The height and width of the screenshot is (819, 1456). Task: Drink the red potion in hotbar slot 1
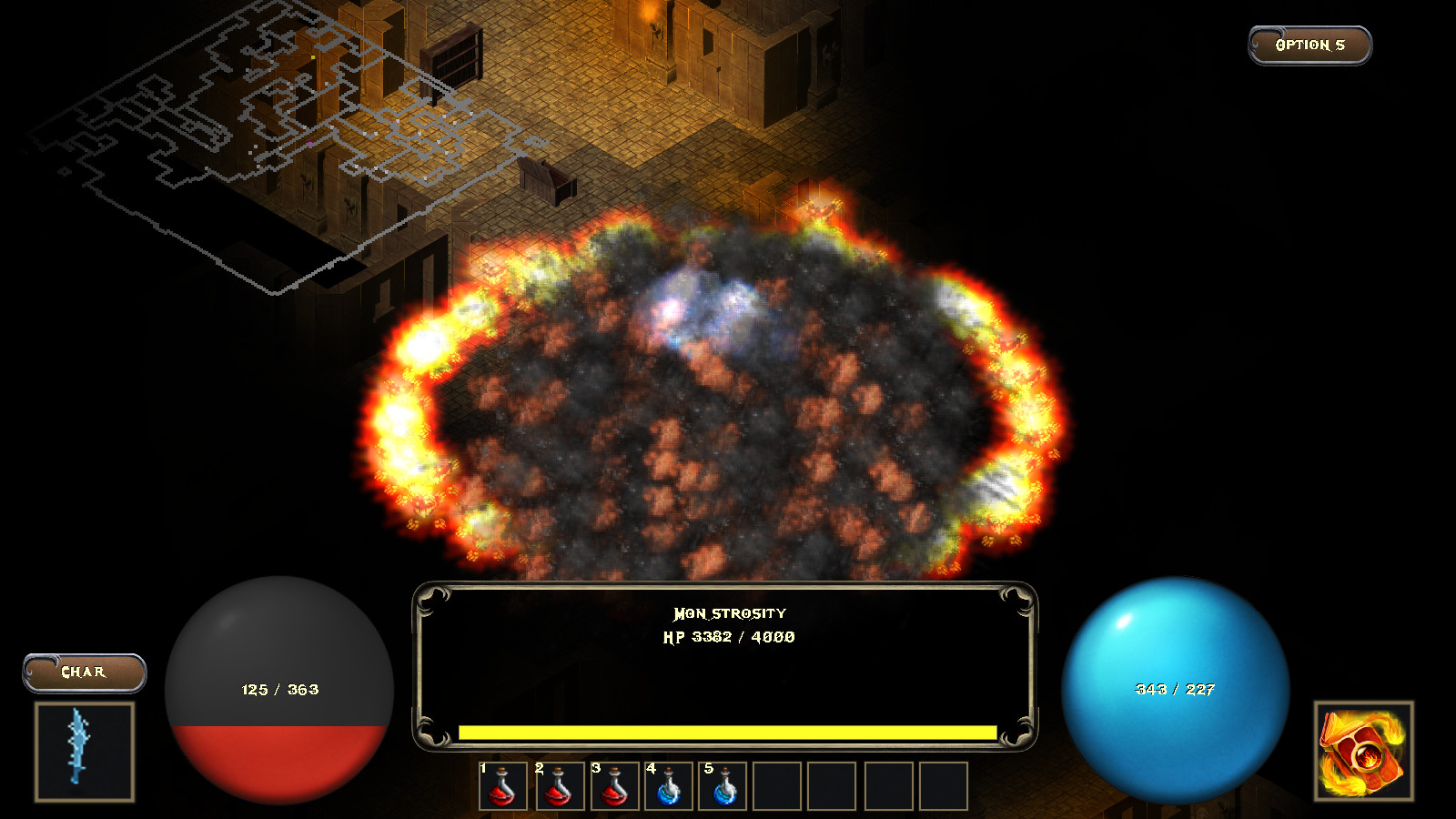tap(500, 787)
